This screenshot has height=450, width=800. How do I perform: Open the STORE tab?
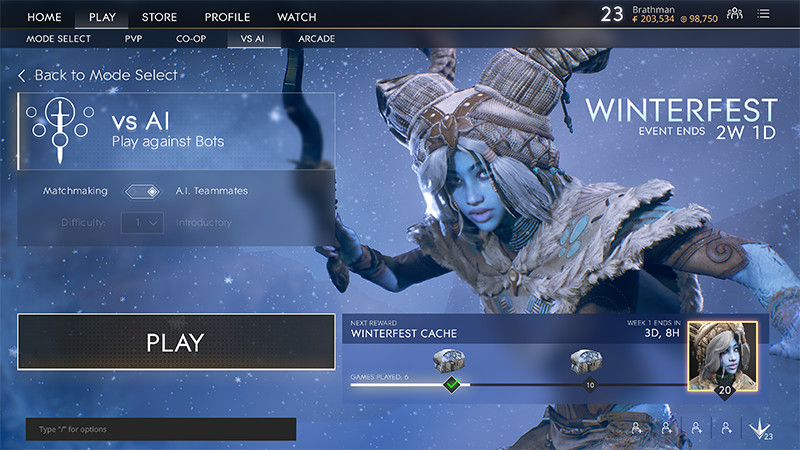(x=160, y=17)
